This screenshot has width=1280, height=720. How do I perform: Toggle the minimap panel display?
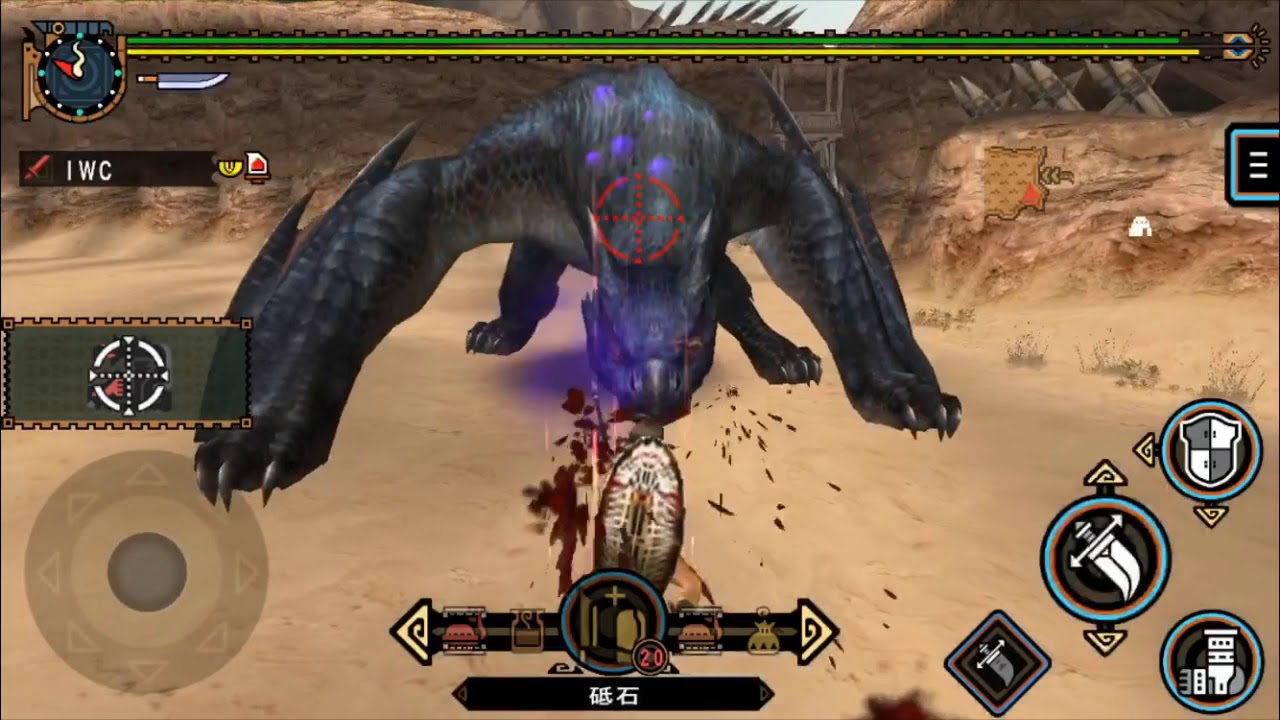click(x=125, y=372)
